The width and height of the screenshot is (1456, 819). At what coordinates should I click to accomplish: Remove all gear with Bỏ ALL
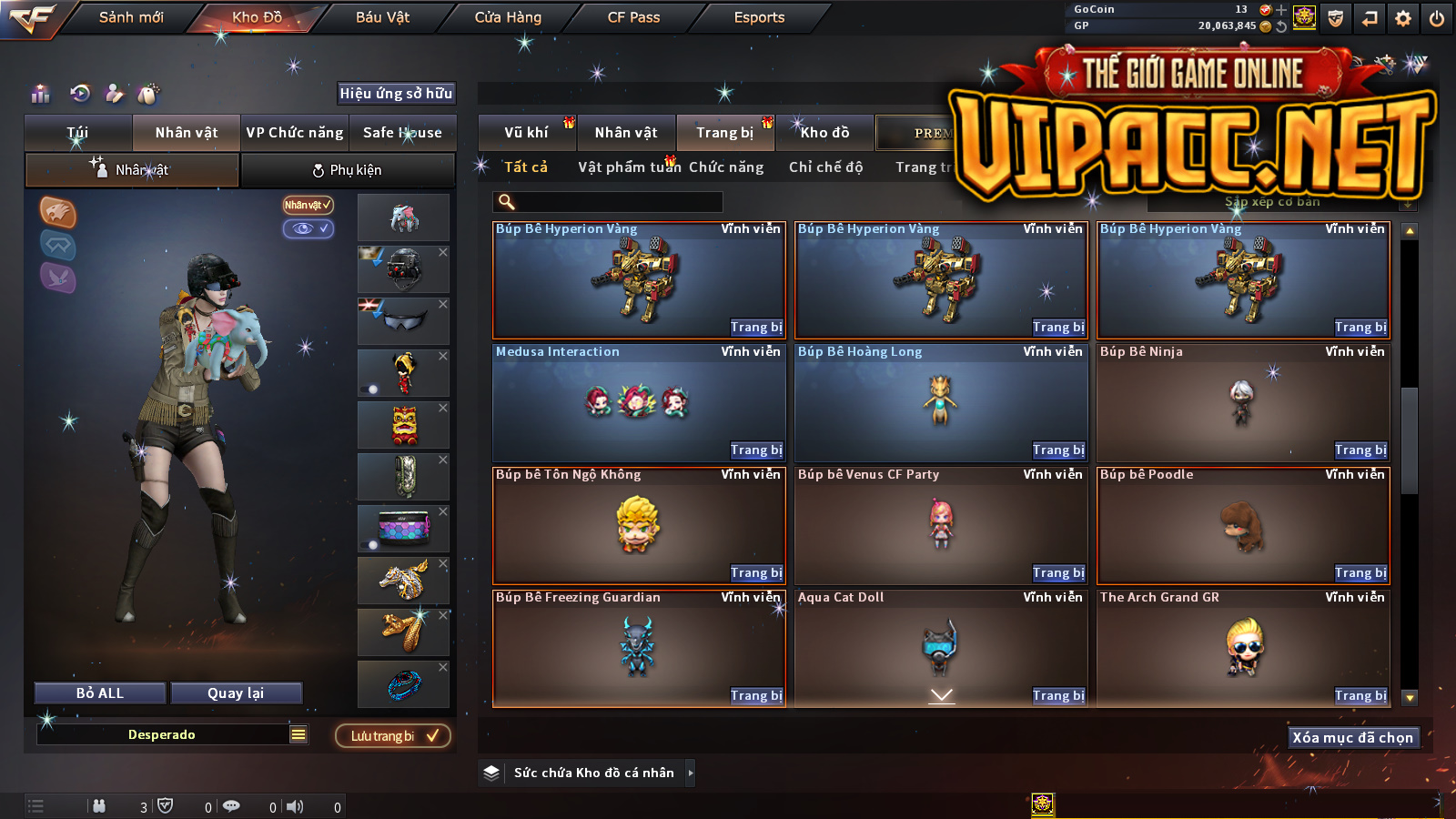pyautogui.click(x=100, y=693)
